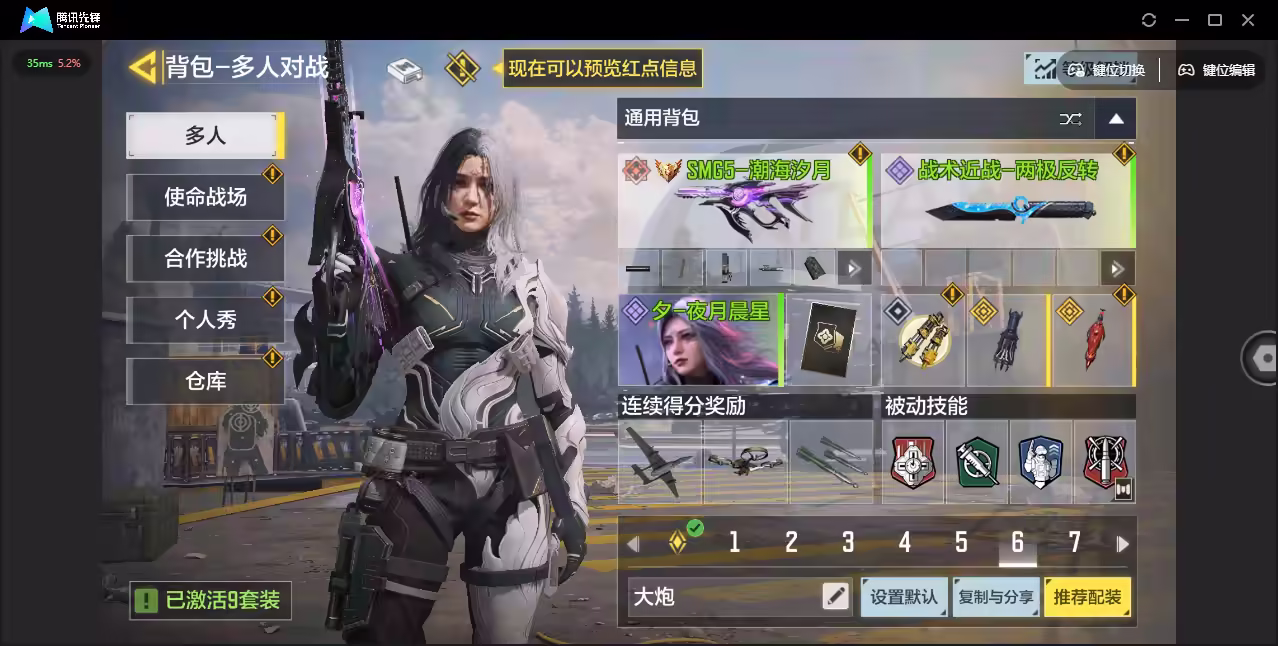Open 推荐配装 recommended loadouts

click(x=1087, y=597)
